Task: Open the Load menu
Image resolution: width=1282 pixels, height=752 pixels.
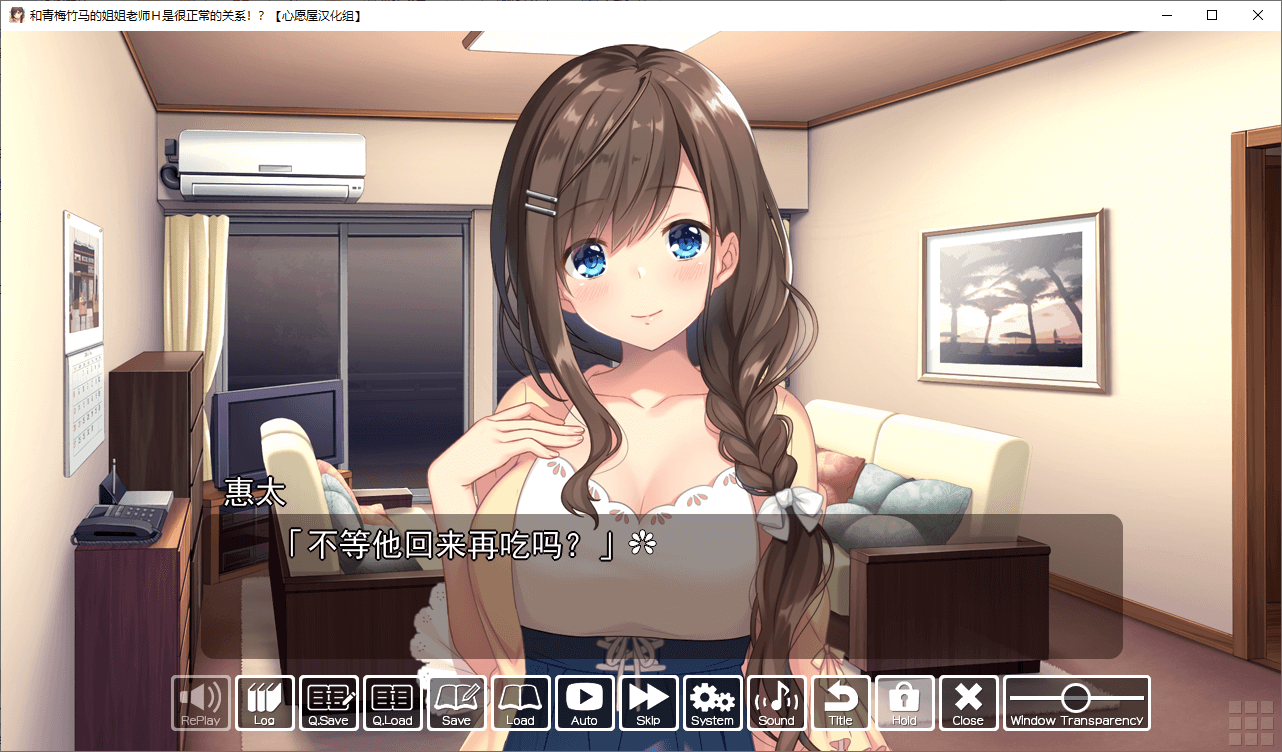Action: tap(521, 703)
